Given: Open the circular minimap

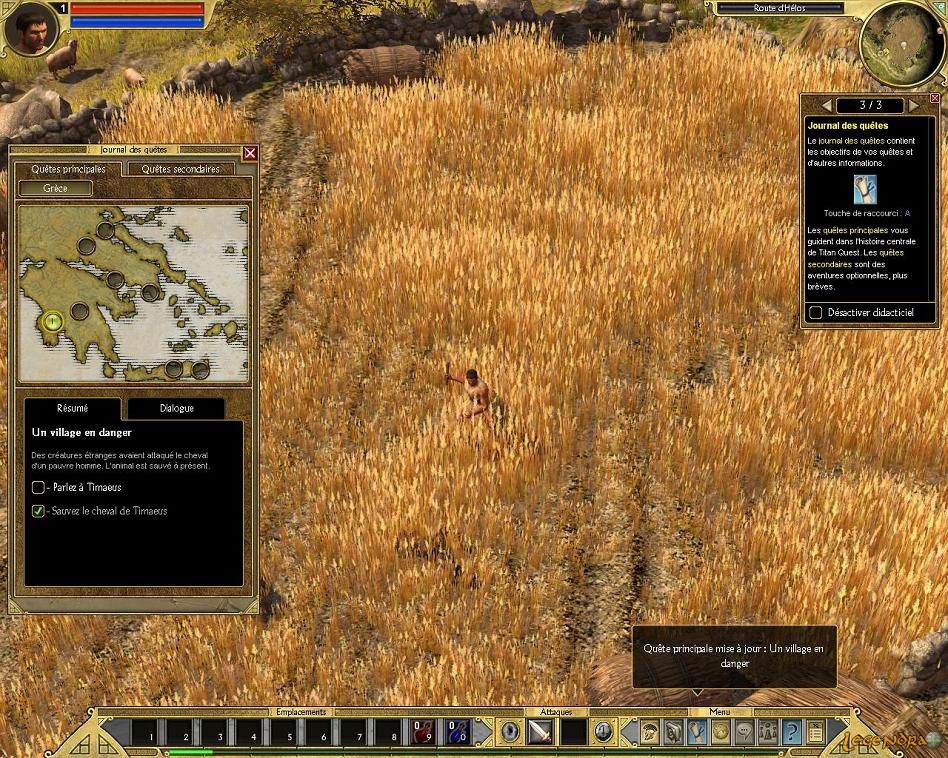Looking at the screenshot, I should 900,44.
